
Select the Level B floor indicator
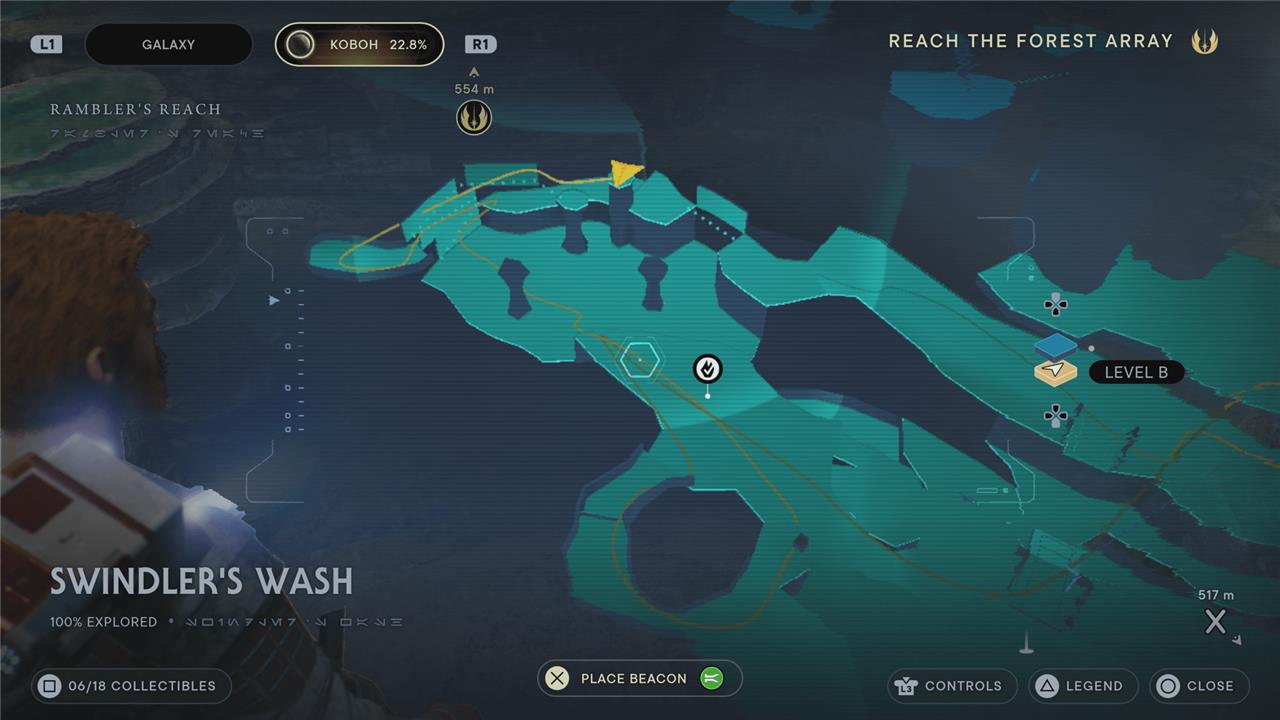1135,372
